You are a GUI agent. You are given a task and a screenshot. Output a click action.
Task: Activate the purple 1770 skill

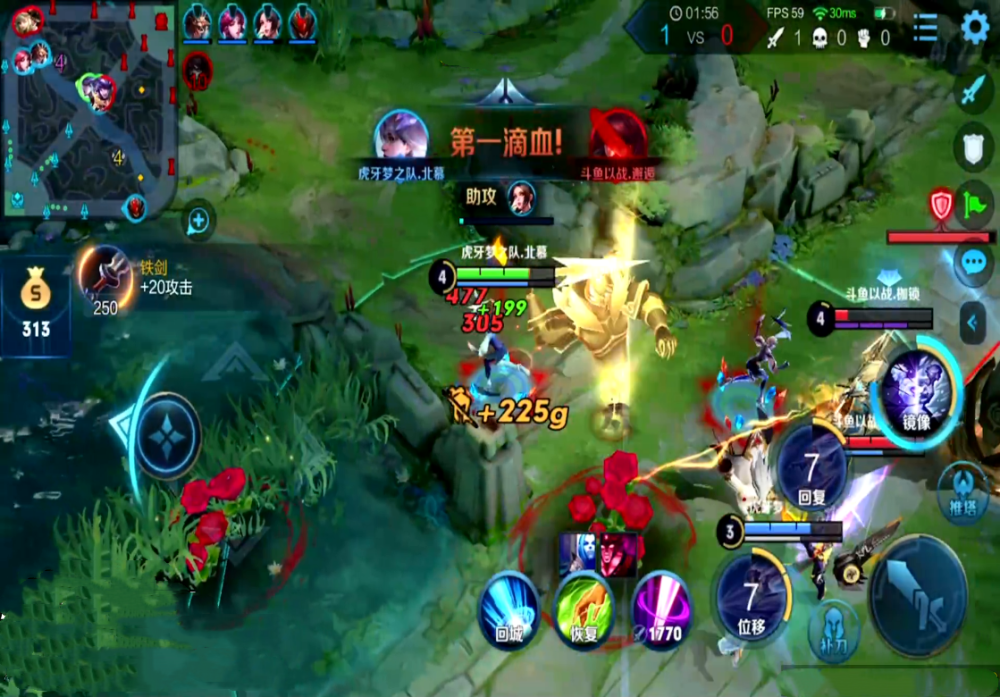point(660,610)
